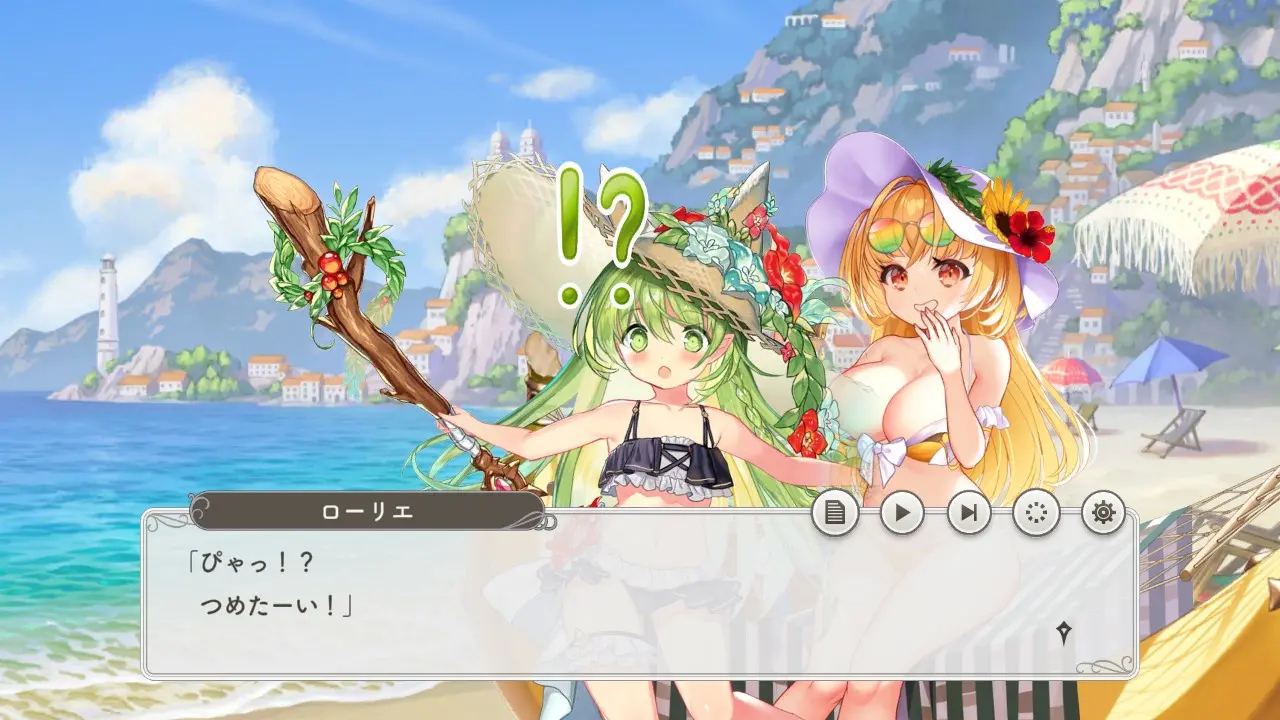
Task: Open settings with the gear icon
Action: [1103, 513]
